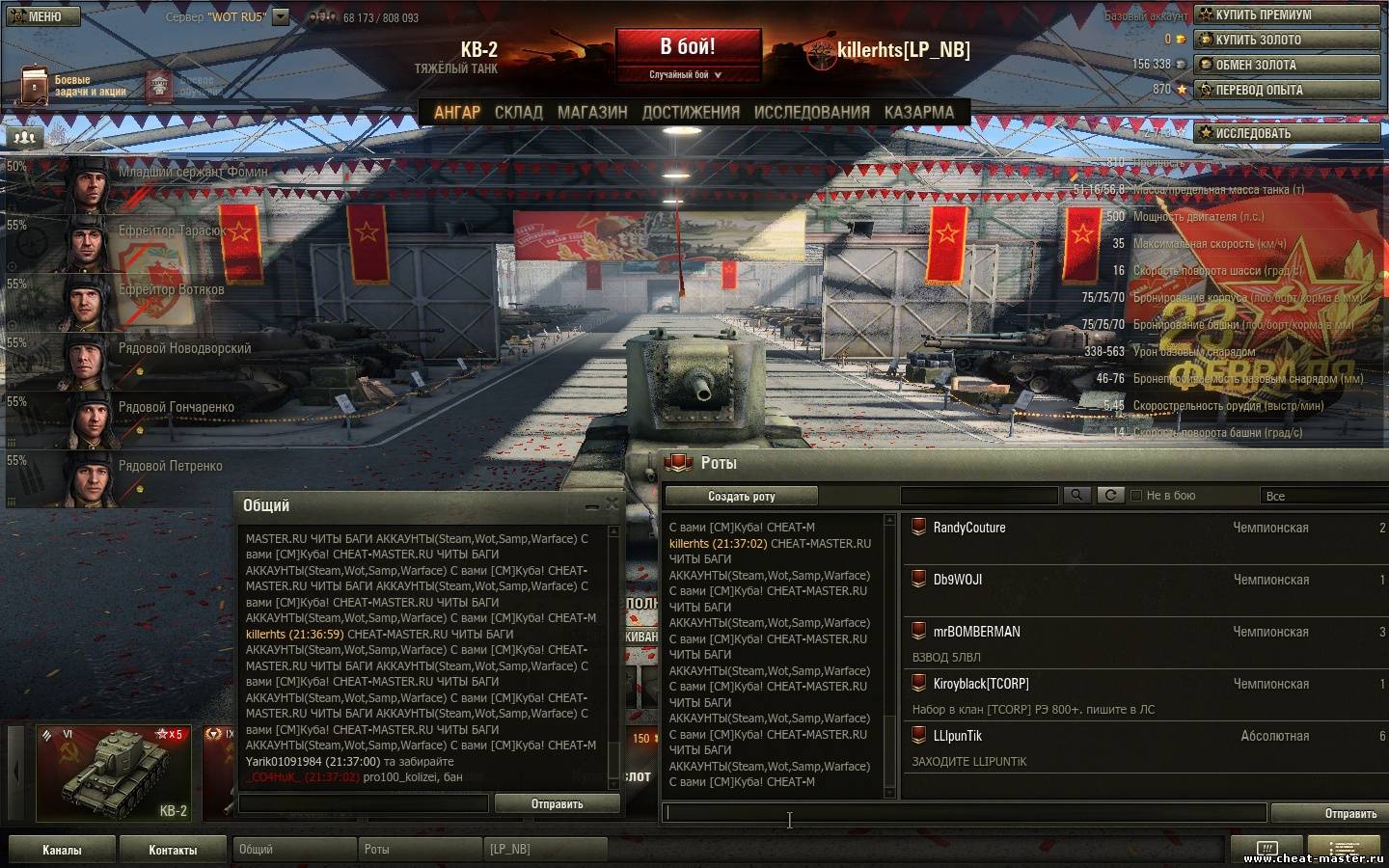Show the КАЗАРМА tab
This screenshot has width=1389, height=868.
[918, 113]
